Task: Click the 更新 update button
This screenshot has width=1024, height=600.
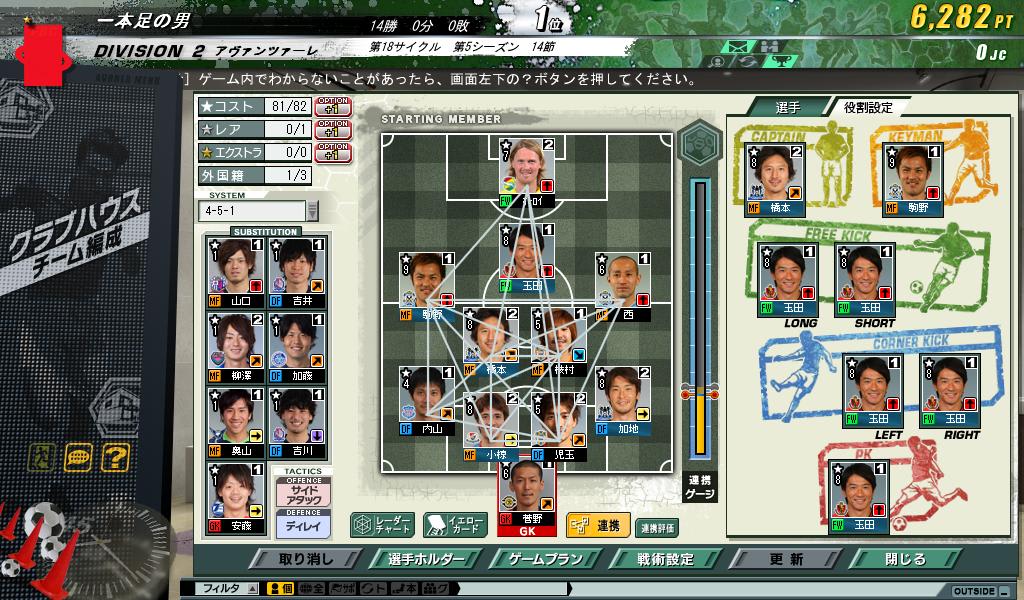Action: click(x=787, y=559)
